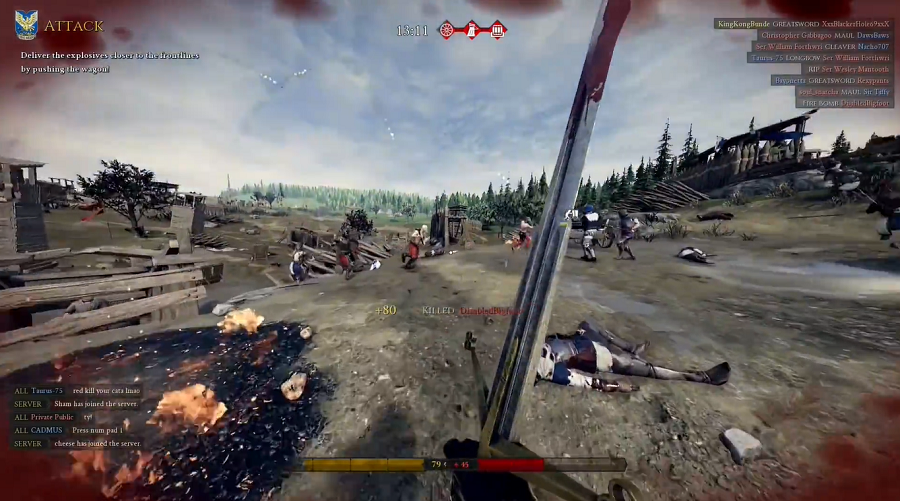The height and width of the screenshot is (501, 900).
Task: Click the blue-and-gold team emblem beside Attack
Action: point(26,25)
